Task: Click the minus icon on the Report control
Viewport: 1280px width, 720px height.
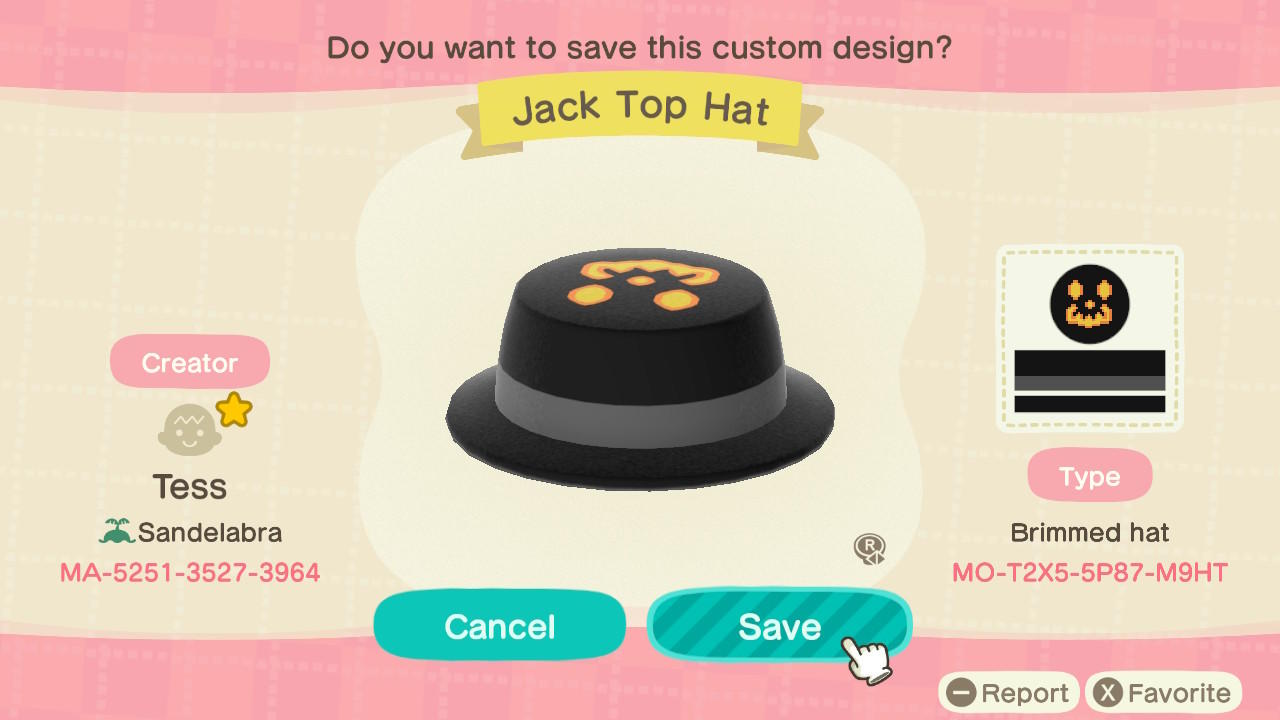Action: (x=962, y=692)
